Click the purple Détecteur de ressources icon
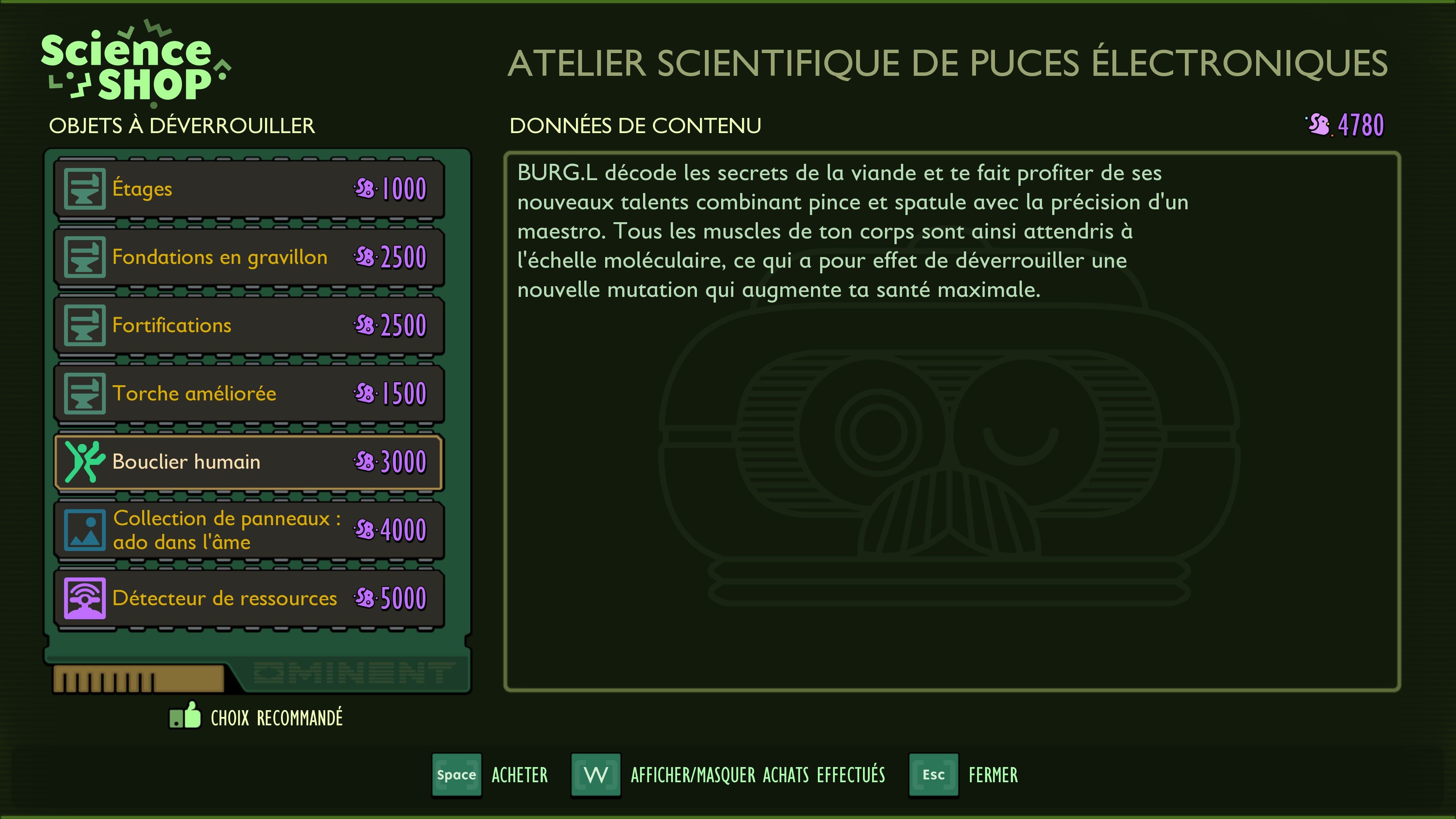 coord(85,598)
